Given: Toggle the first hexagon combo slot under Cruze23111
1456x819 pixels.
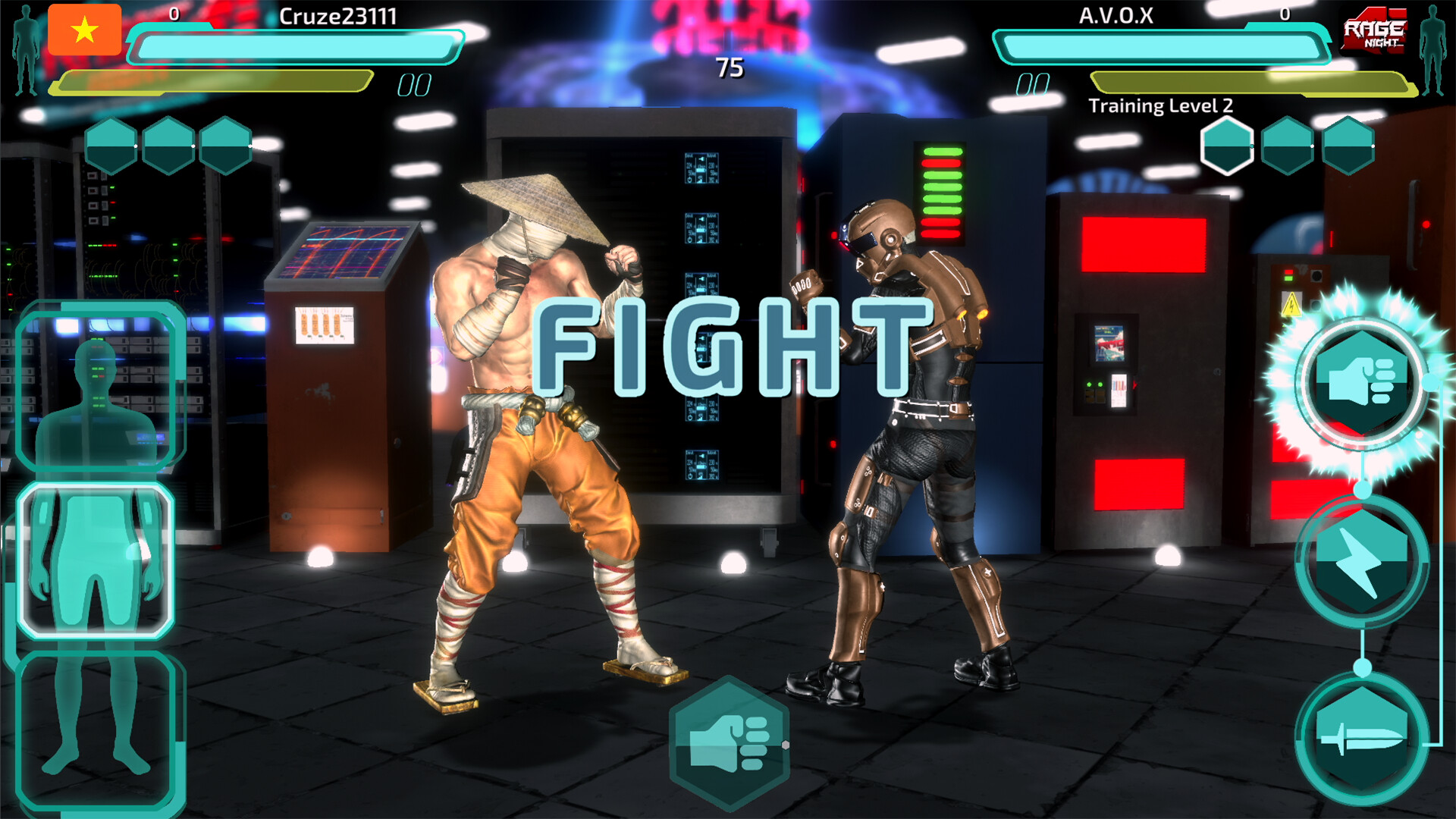Looking at the screenshot, I should 110,146.
